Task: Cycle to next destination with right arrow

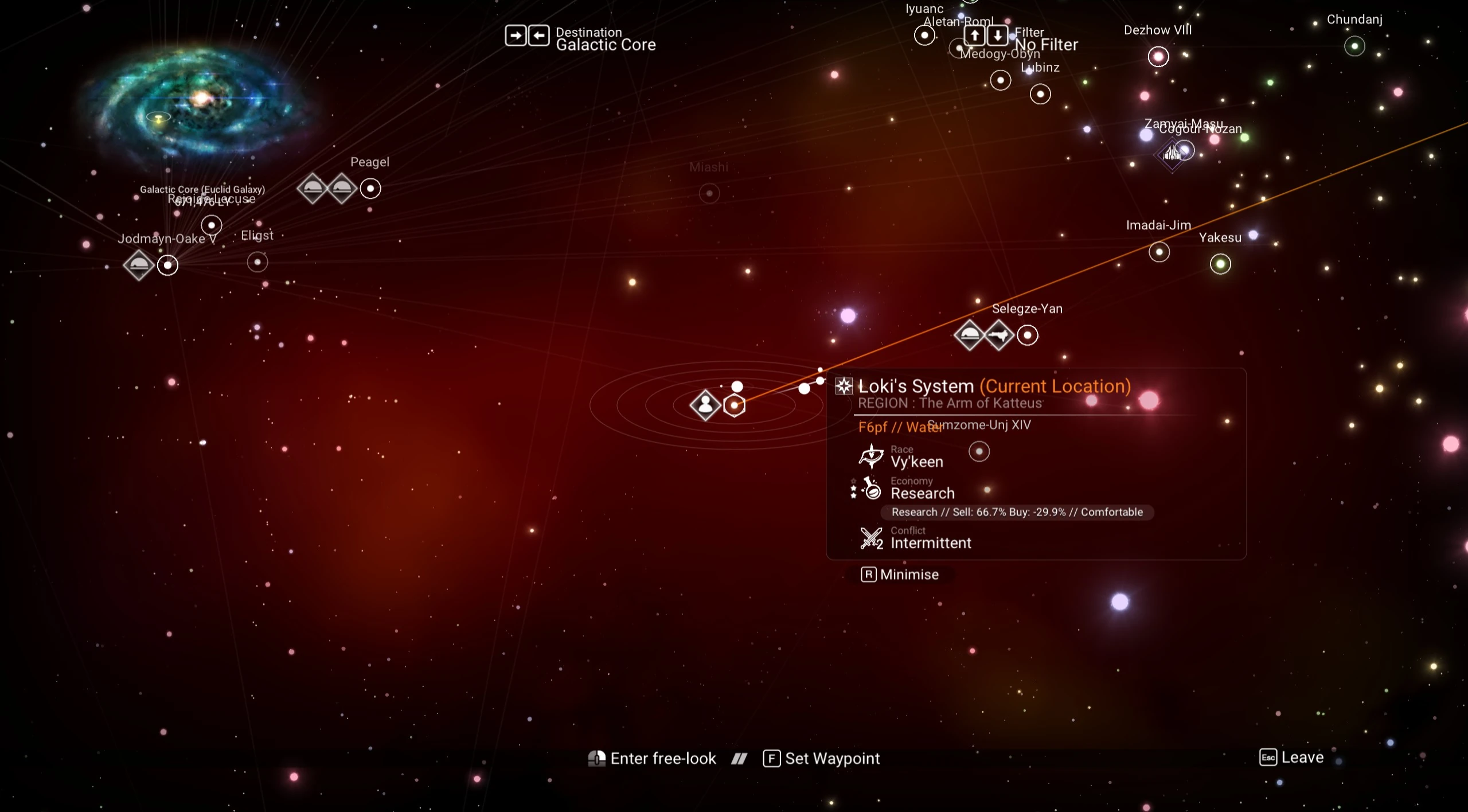Action: pos(516,36)
